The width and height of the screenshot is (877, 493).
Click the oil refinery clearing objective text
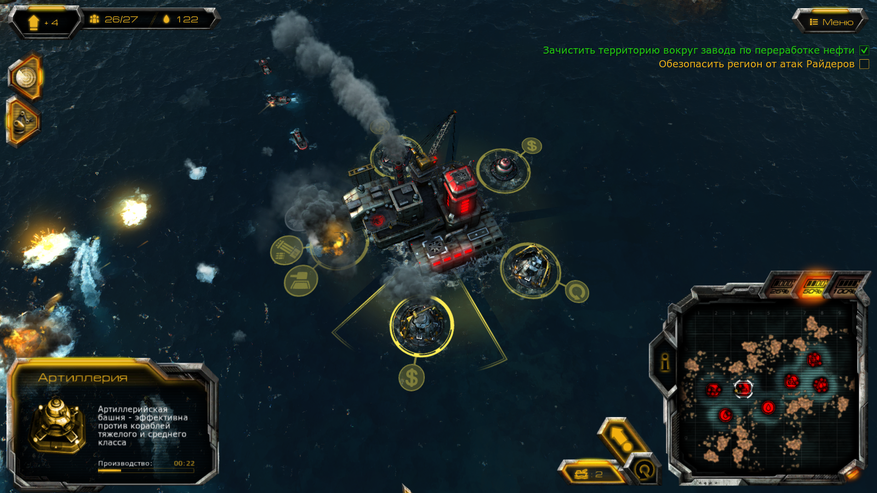coord(700,50)
